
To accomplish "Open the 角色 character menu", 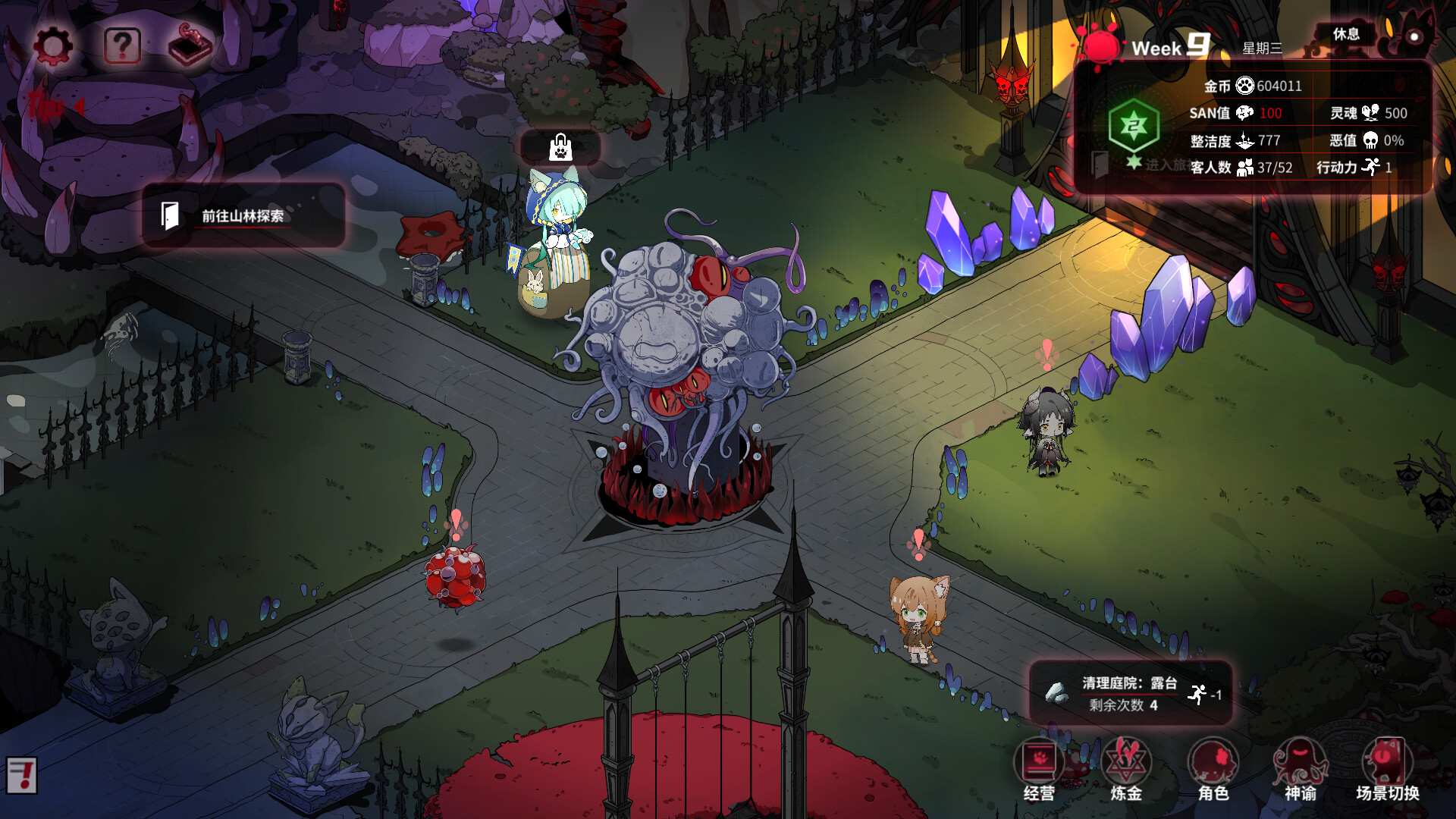I will [x=1213, y=770].
